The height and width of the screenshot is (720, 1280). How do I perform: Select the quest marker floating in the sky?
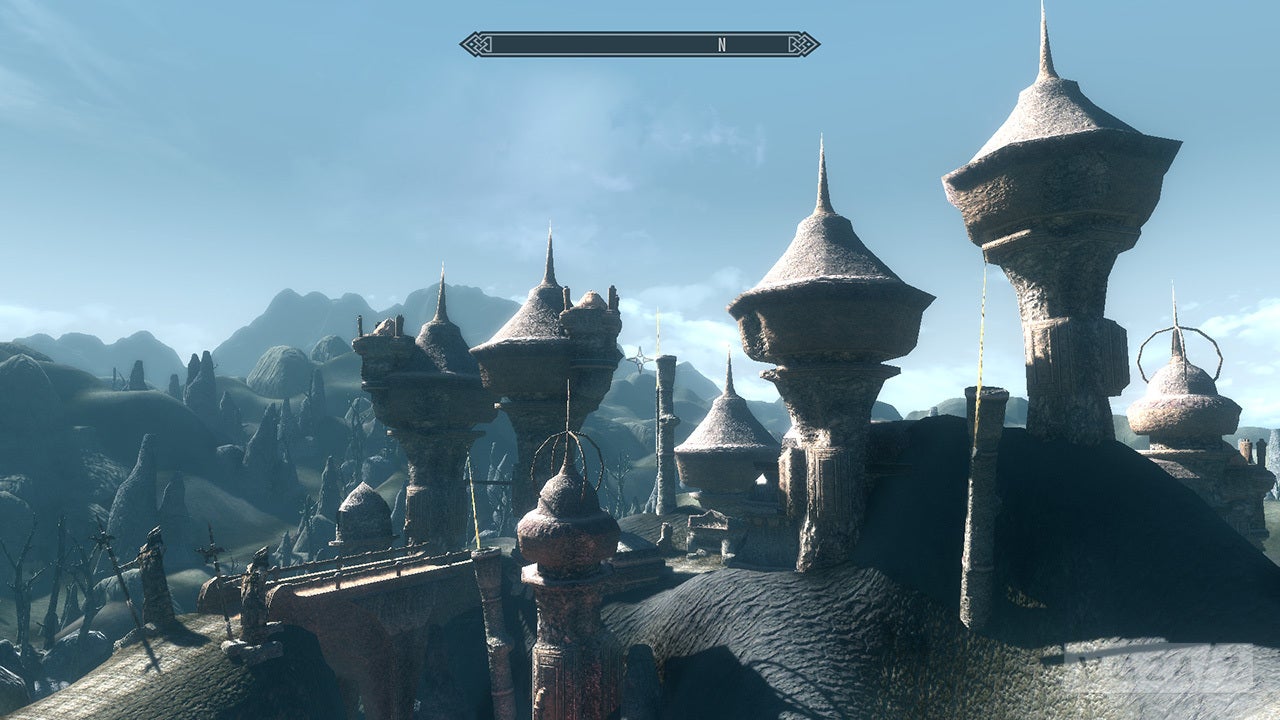640,357
